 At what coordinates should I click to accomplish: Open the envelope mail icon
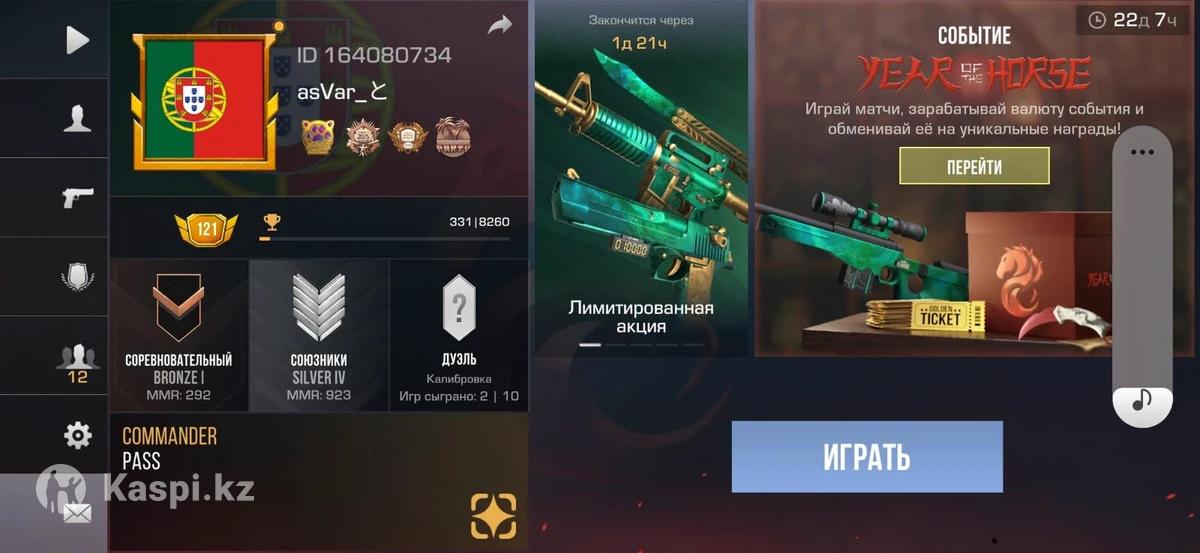coord(77,513)
